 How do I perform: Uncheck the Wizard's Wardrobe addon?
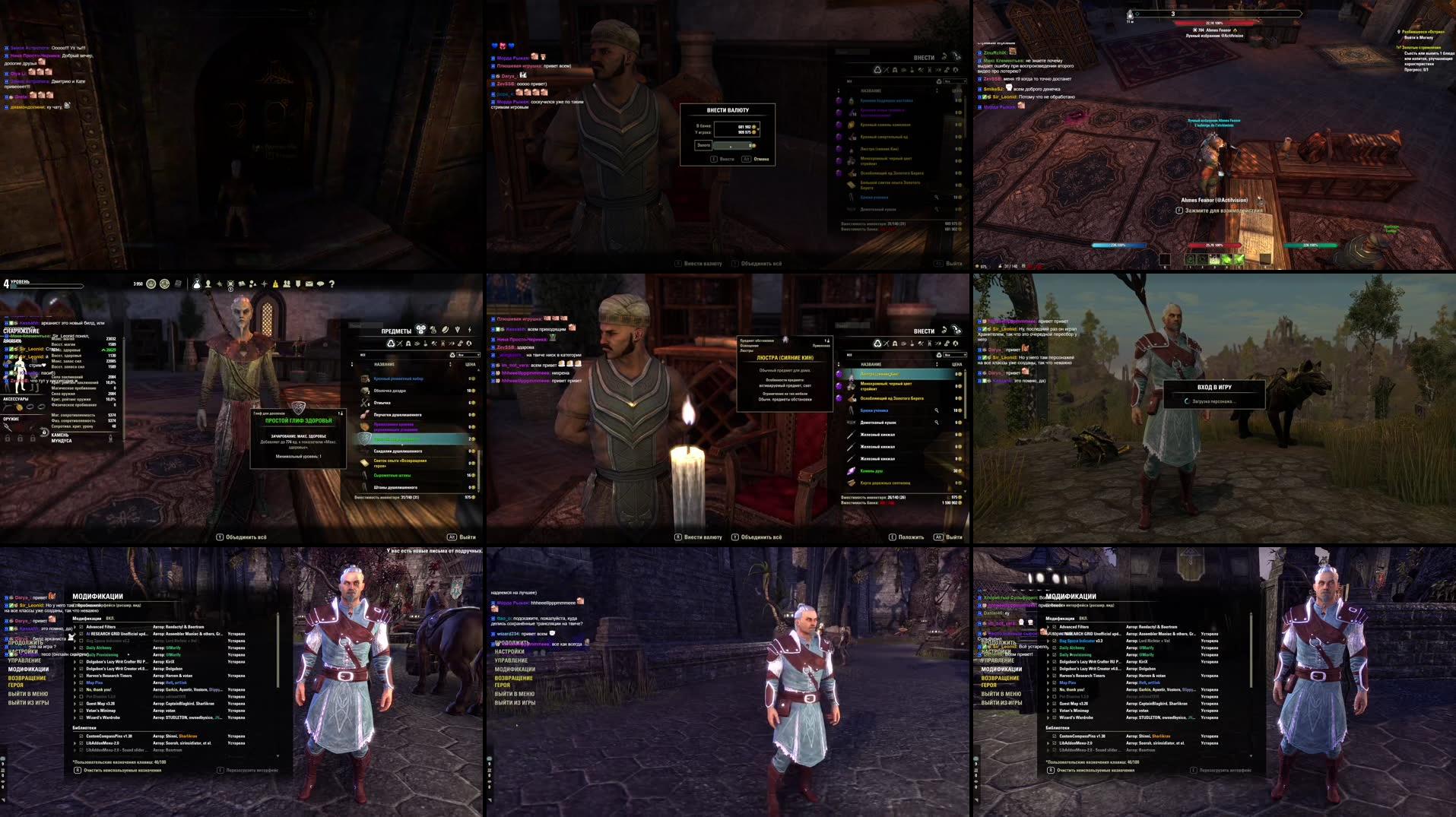(81, 717)
